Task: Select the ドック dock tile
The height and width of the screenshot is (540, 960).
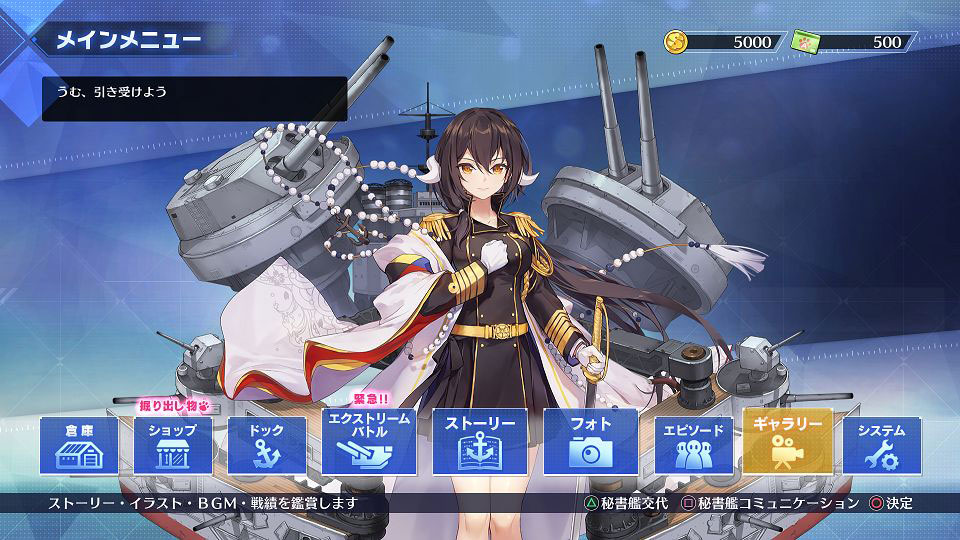Action: tap(267, 446)
